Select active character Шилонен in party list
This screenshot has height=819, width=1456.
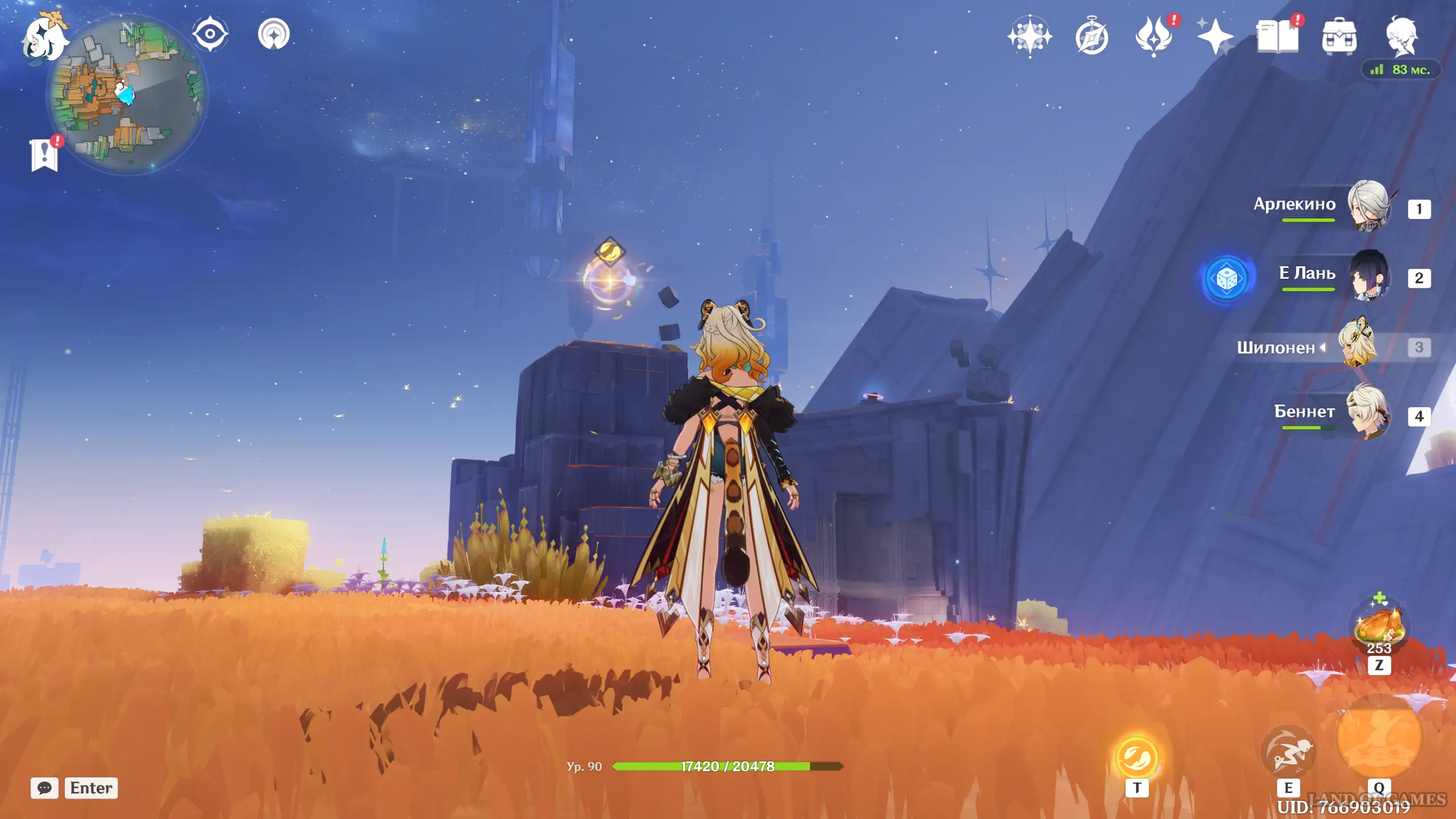[x=1358, y=345]
